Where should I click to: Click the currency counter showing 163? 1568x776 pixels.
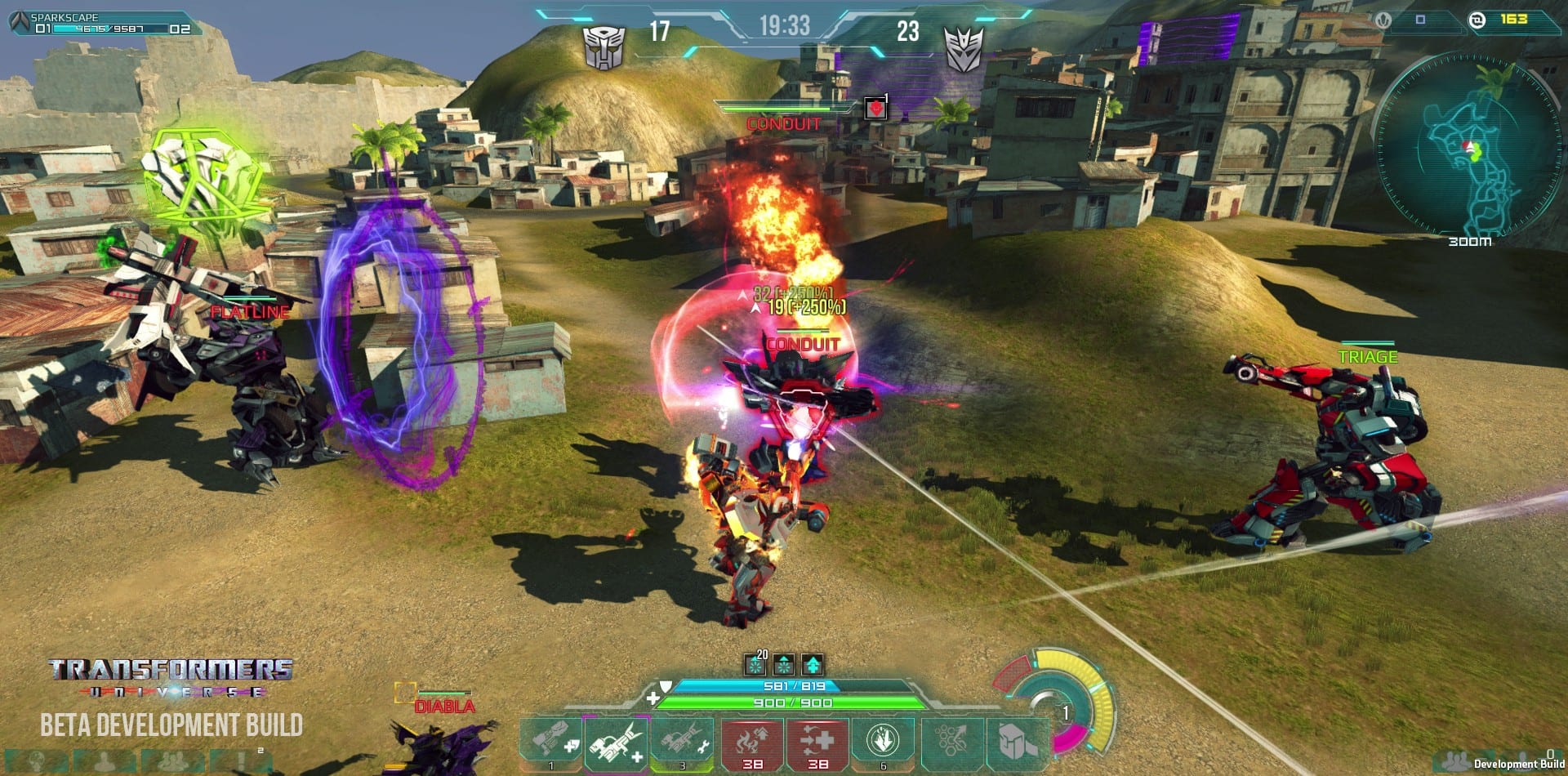coord(1512,19)
